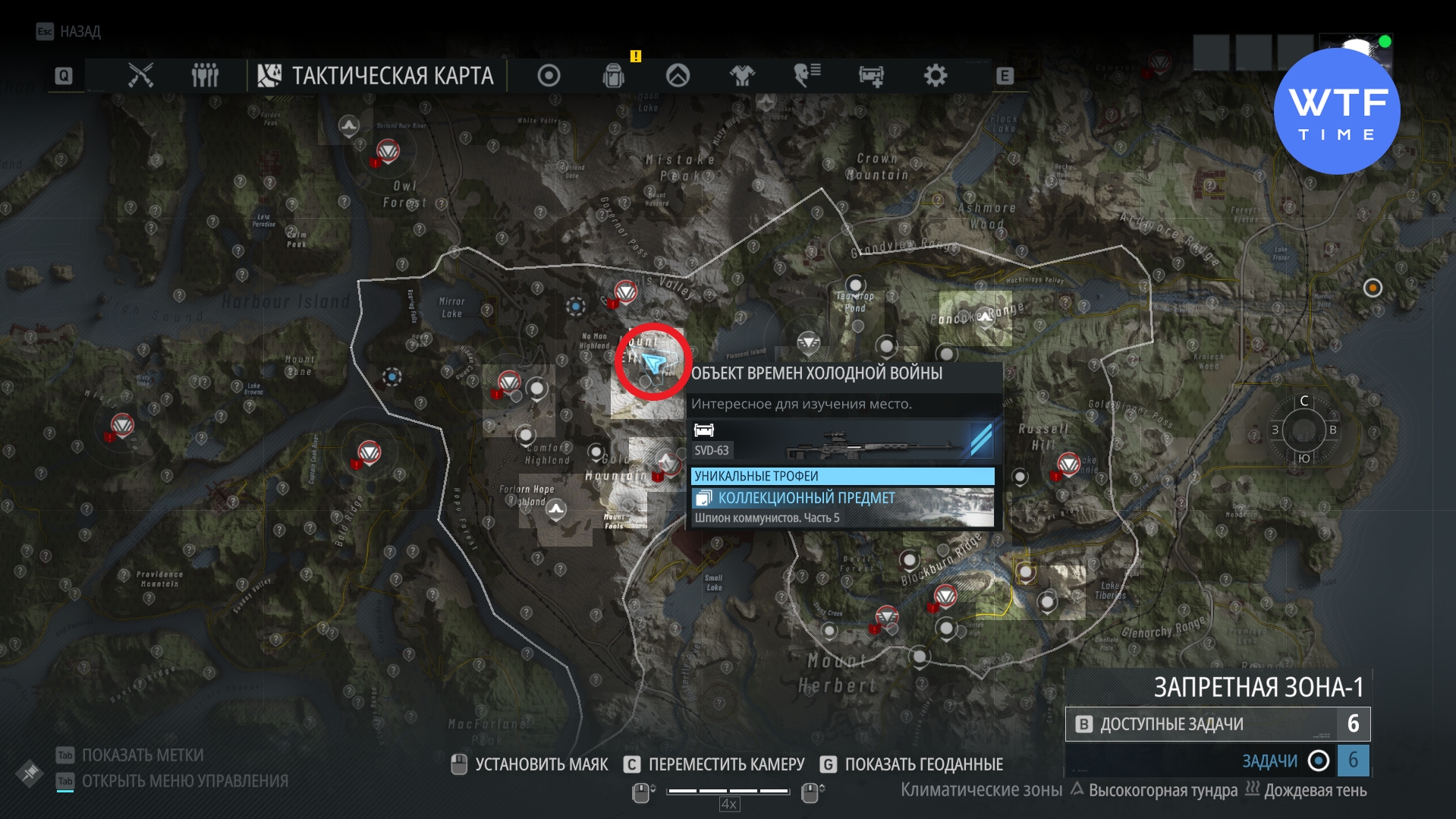The image size is (1456, 819).
Task: Switch to the squad members tab
Action: (205, 76)
